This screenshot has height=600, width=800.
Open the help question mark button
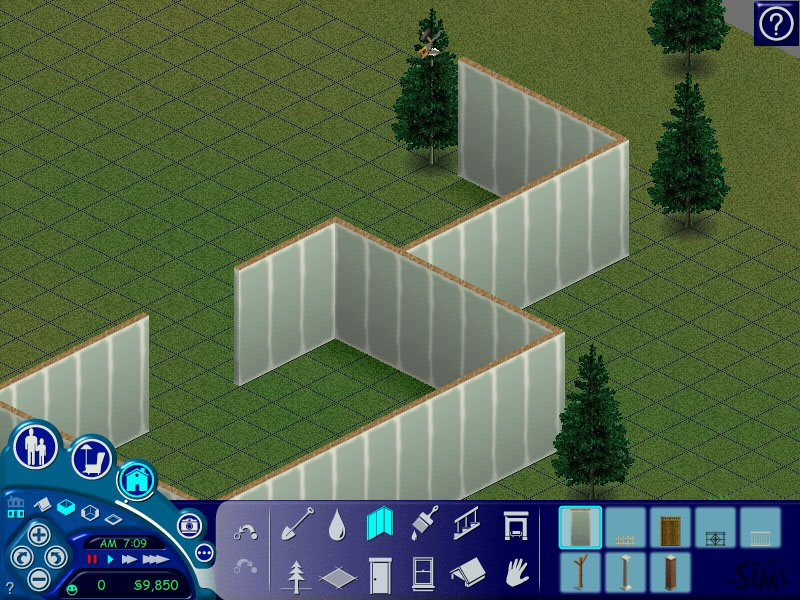click(x=776, y=22)
